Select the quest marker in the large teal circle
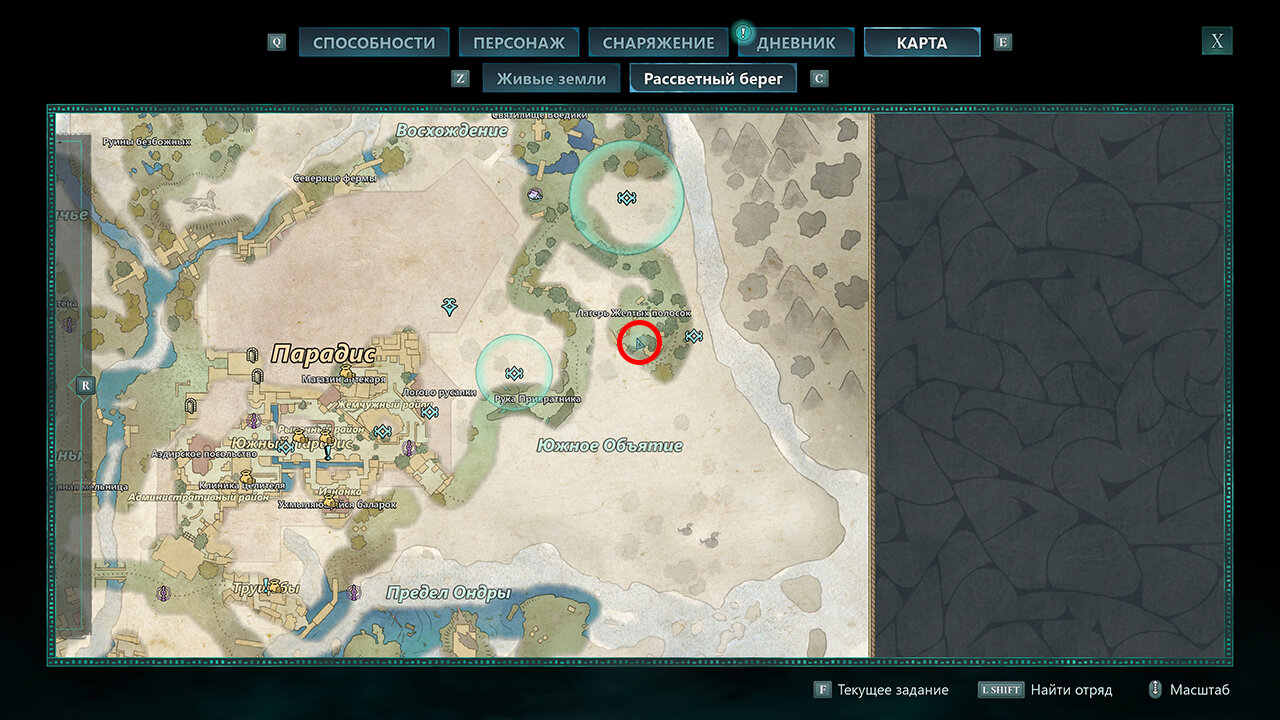The image size is (1280, 720). point(627,198)
